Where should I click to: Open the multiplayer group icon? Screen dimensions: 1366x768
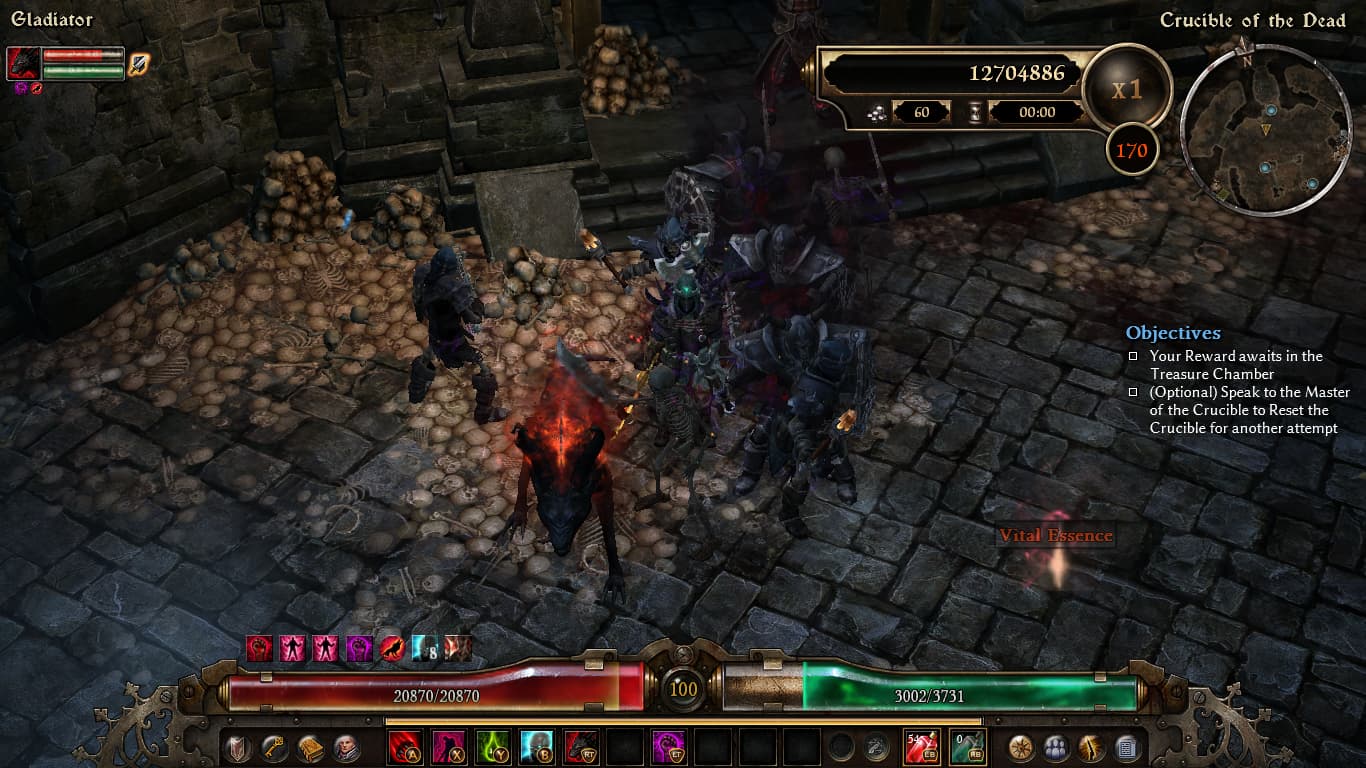coord(1056,747)
